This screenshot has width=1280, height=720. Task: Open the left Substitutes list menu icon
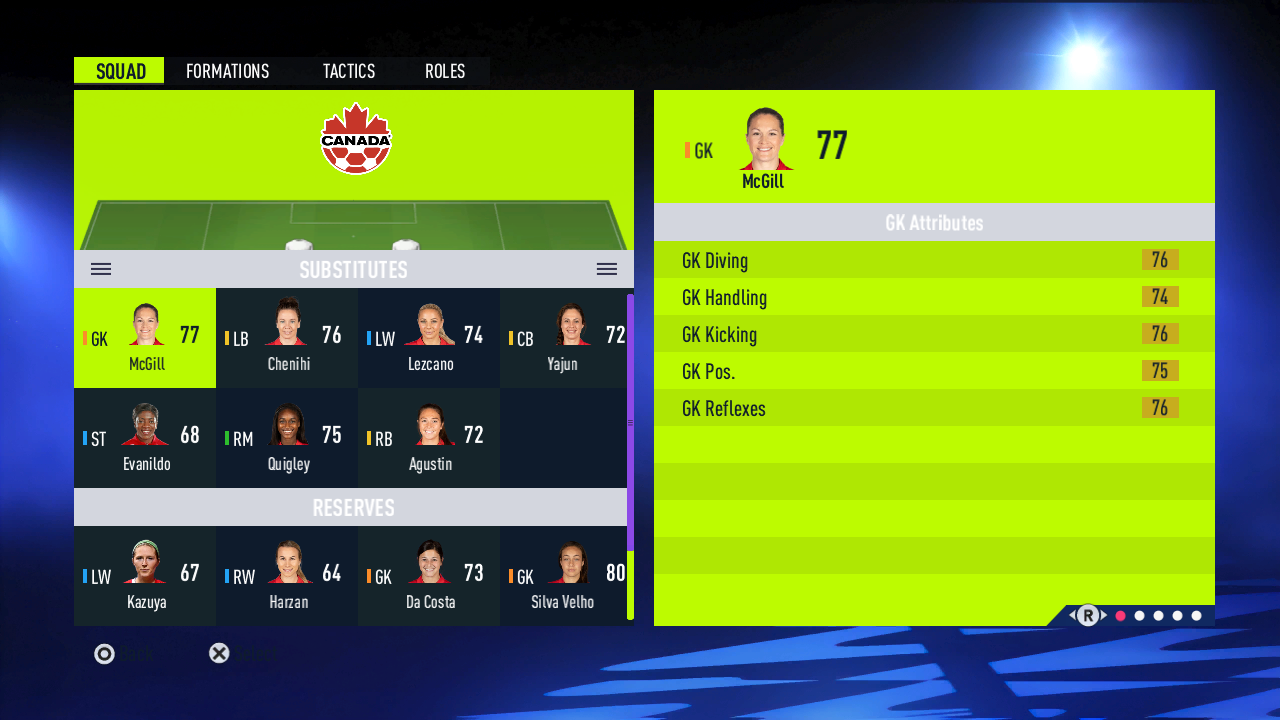click(x=101, y=269)
